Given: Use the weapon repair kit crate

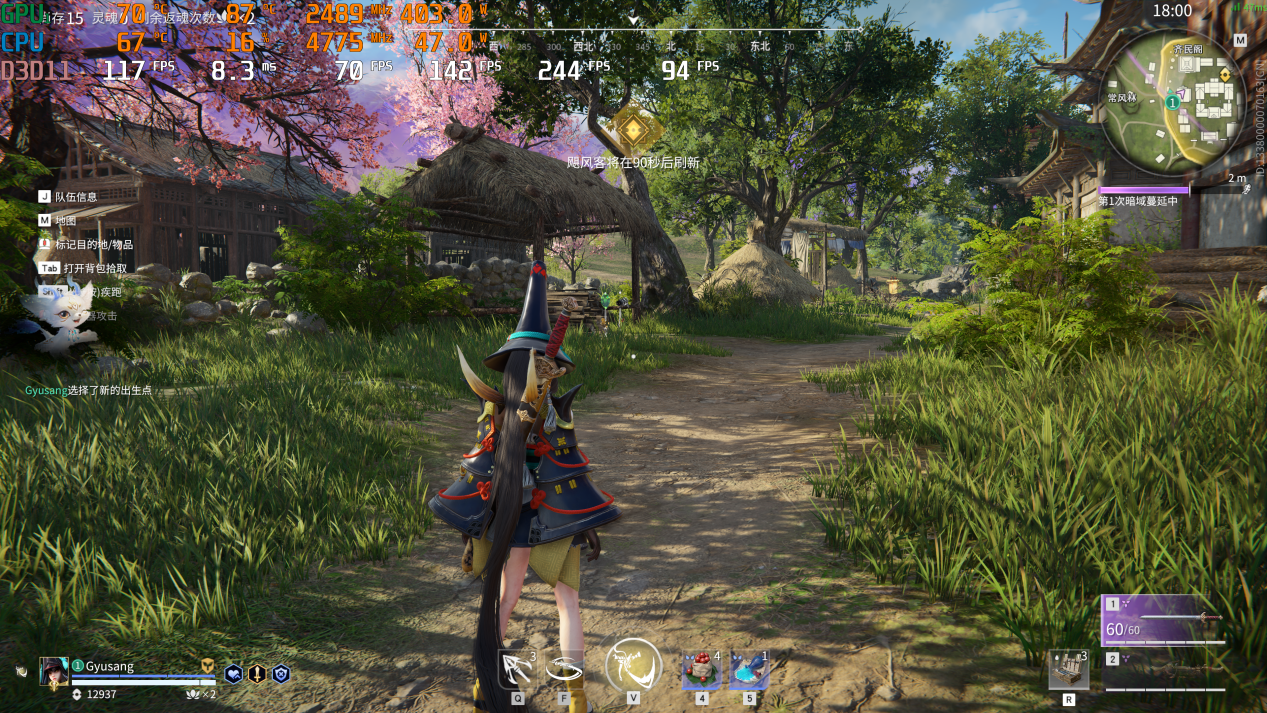Looking at the screenshot, I should [x=1068, y=669].
